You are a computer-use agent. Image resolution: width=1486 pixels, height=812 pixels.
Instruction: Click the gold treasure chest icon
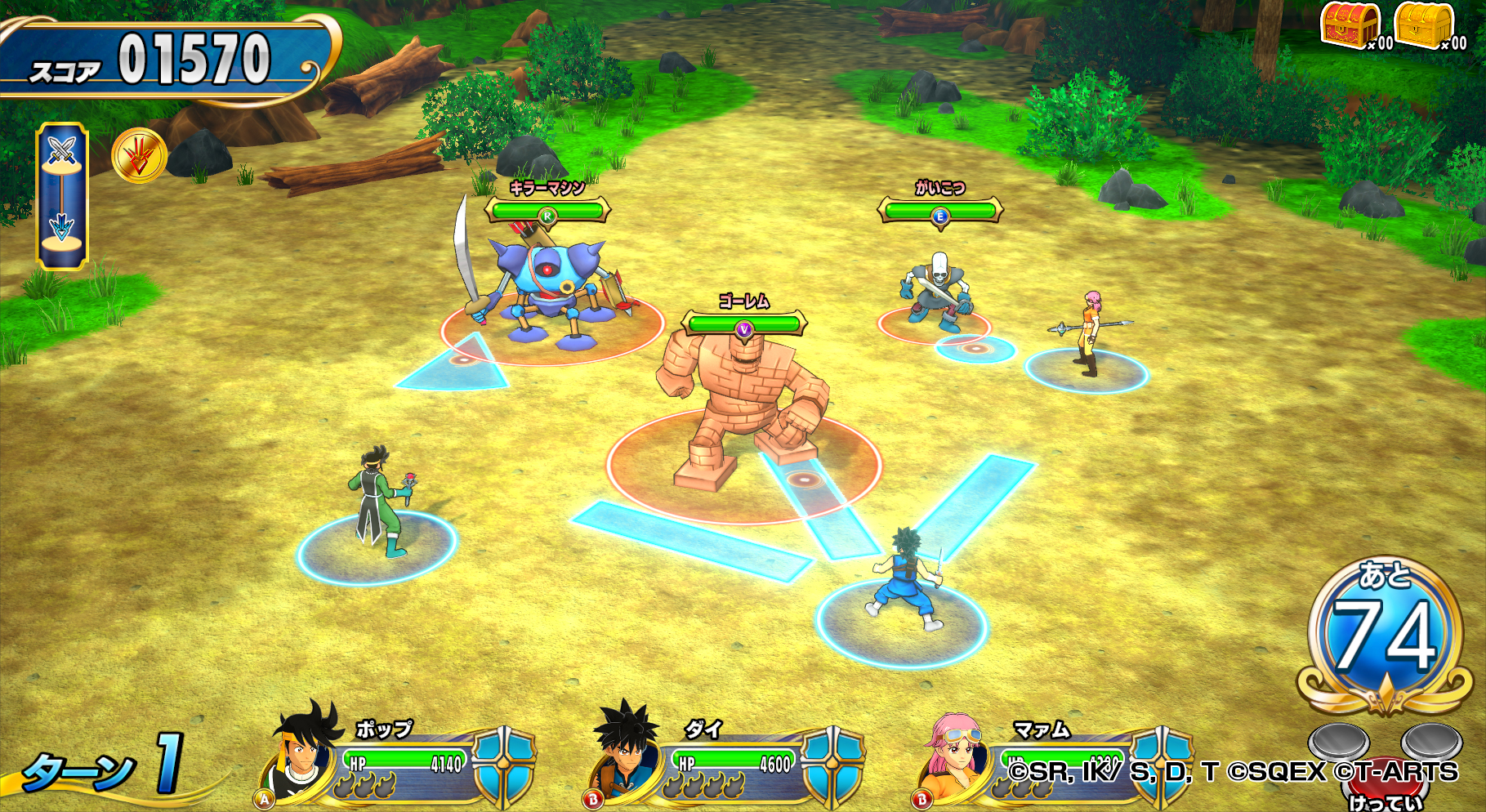[1424, 25]
